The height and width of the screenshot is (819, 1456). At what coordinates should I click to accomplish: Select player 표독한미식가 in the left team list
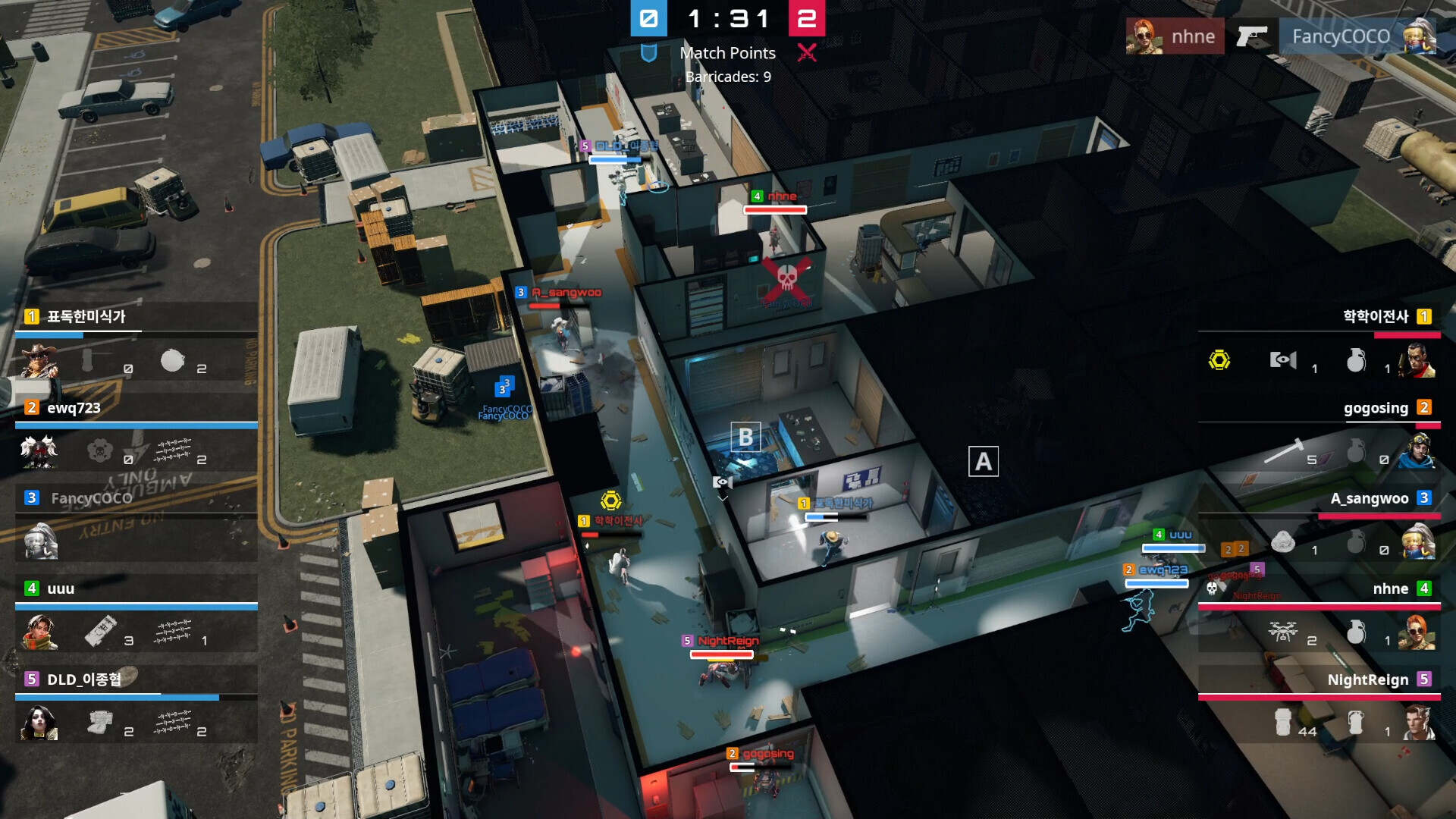(86, 316)
